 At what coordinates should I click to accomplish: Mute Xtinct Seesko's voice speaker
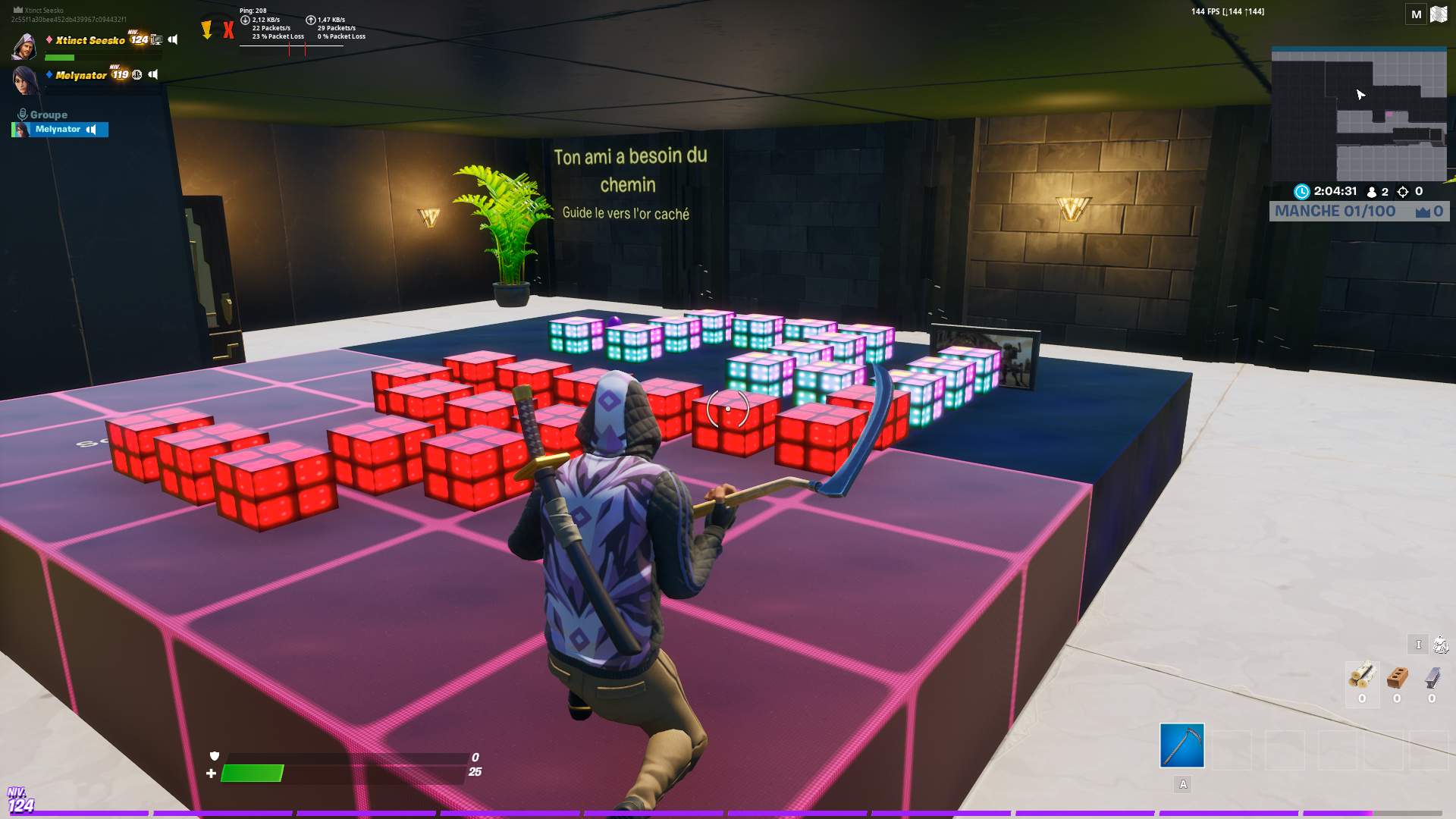[x=174, y=40]
